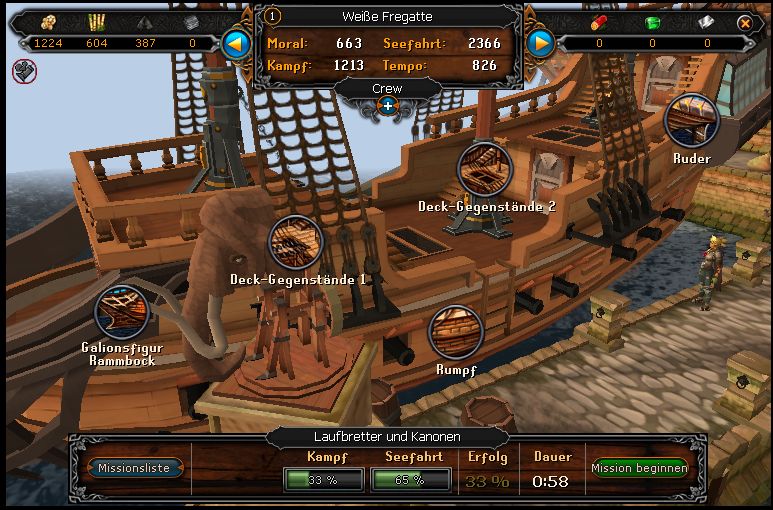The width and height of the screenshot is (773, 510).
Task: Select the Rumpf hull slot
Action: pyautogui.click(x=455, y=333)
